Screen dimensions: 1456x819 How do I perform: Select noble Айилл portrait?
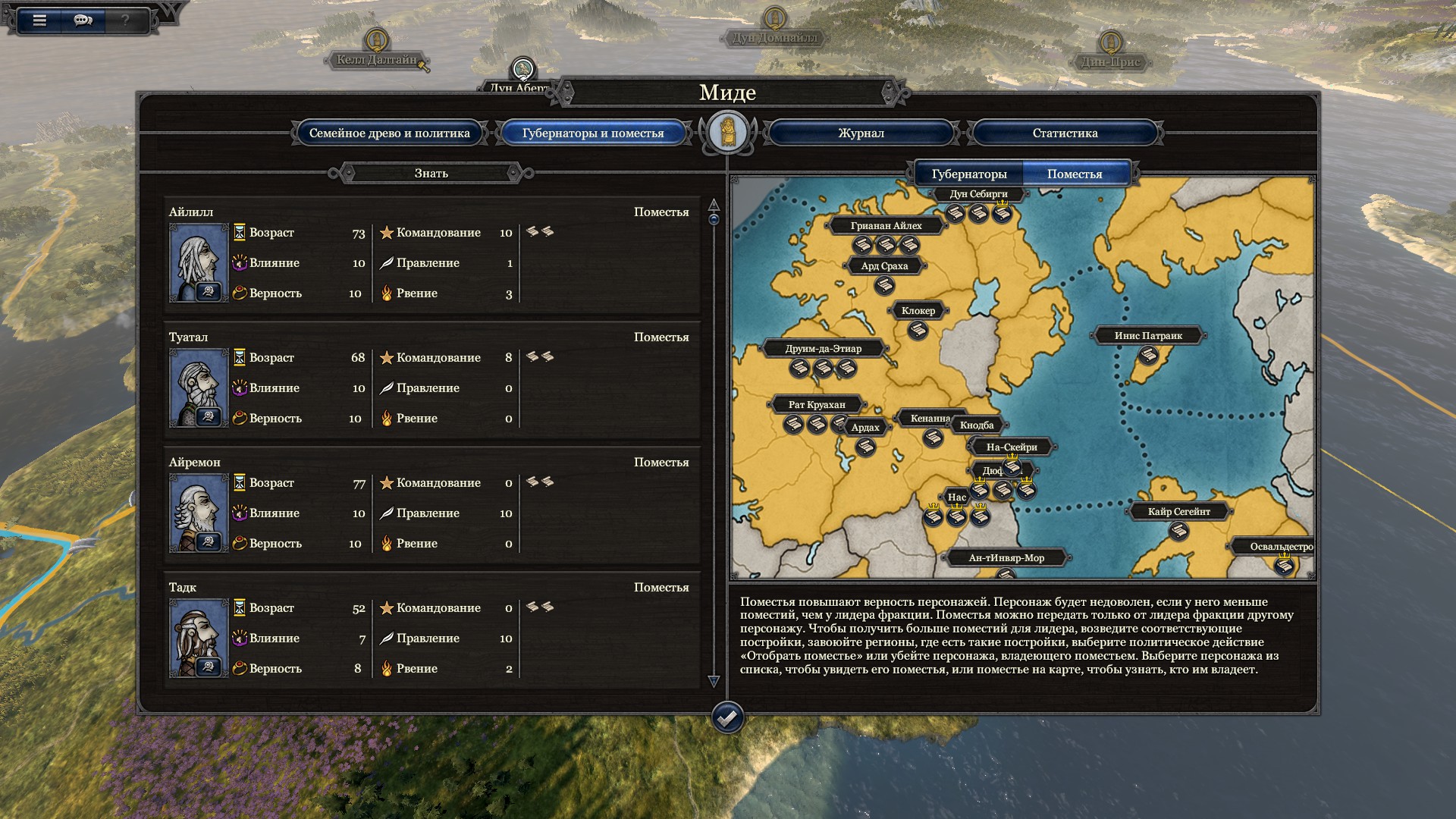[199, 262]
